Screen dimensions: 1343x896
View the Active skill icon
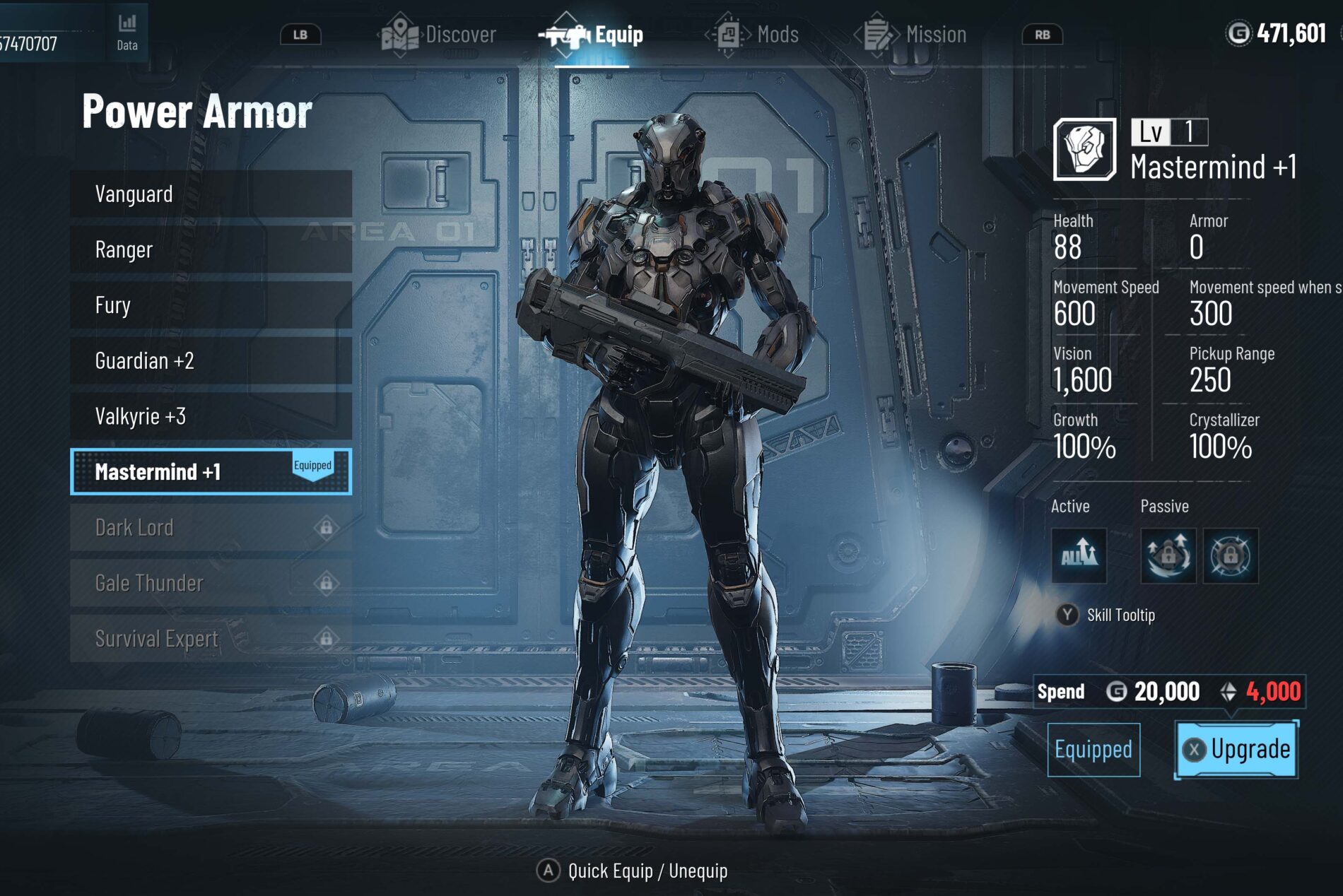1079,555
